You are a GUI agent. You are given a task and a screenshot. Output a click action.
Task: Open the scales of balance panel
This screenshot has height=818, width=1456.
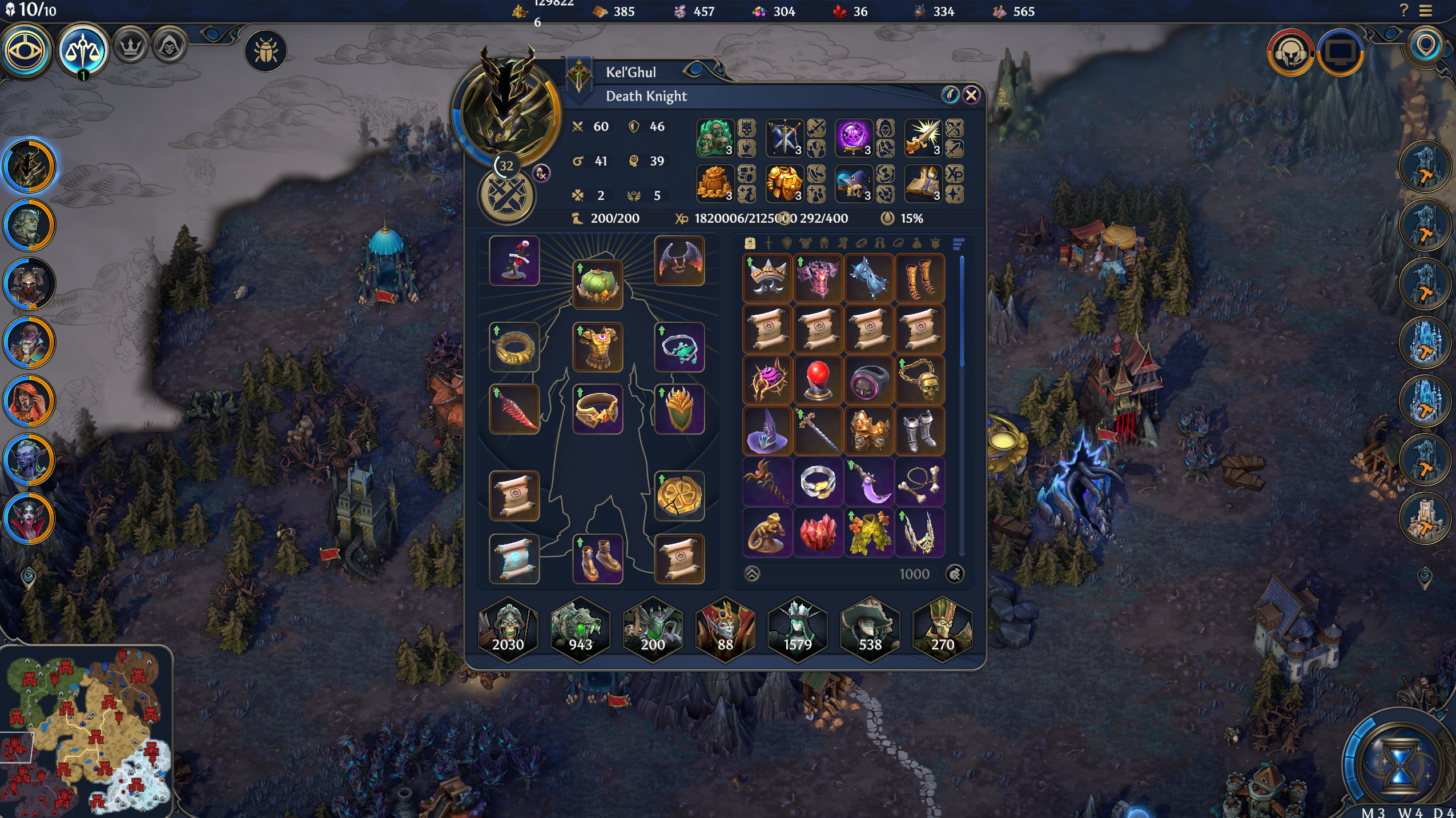[x=83, y=51]
